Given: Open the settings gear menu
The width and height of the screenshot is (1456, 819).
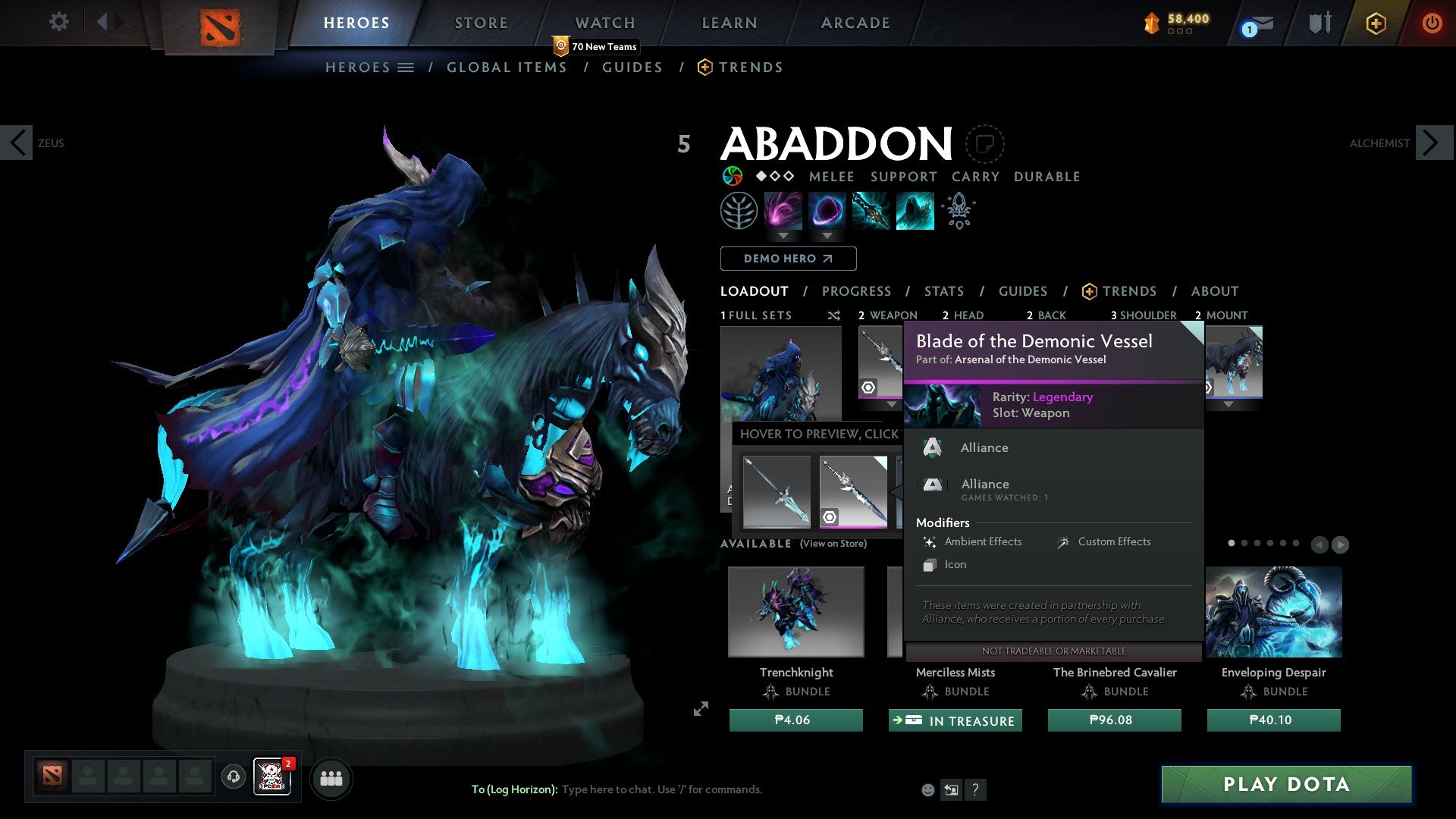Looking at the screenshot, I should (58, 22).
